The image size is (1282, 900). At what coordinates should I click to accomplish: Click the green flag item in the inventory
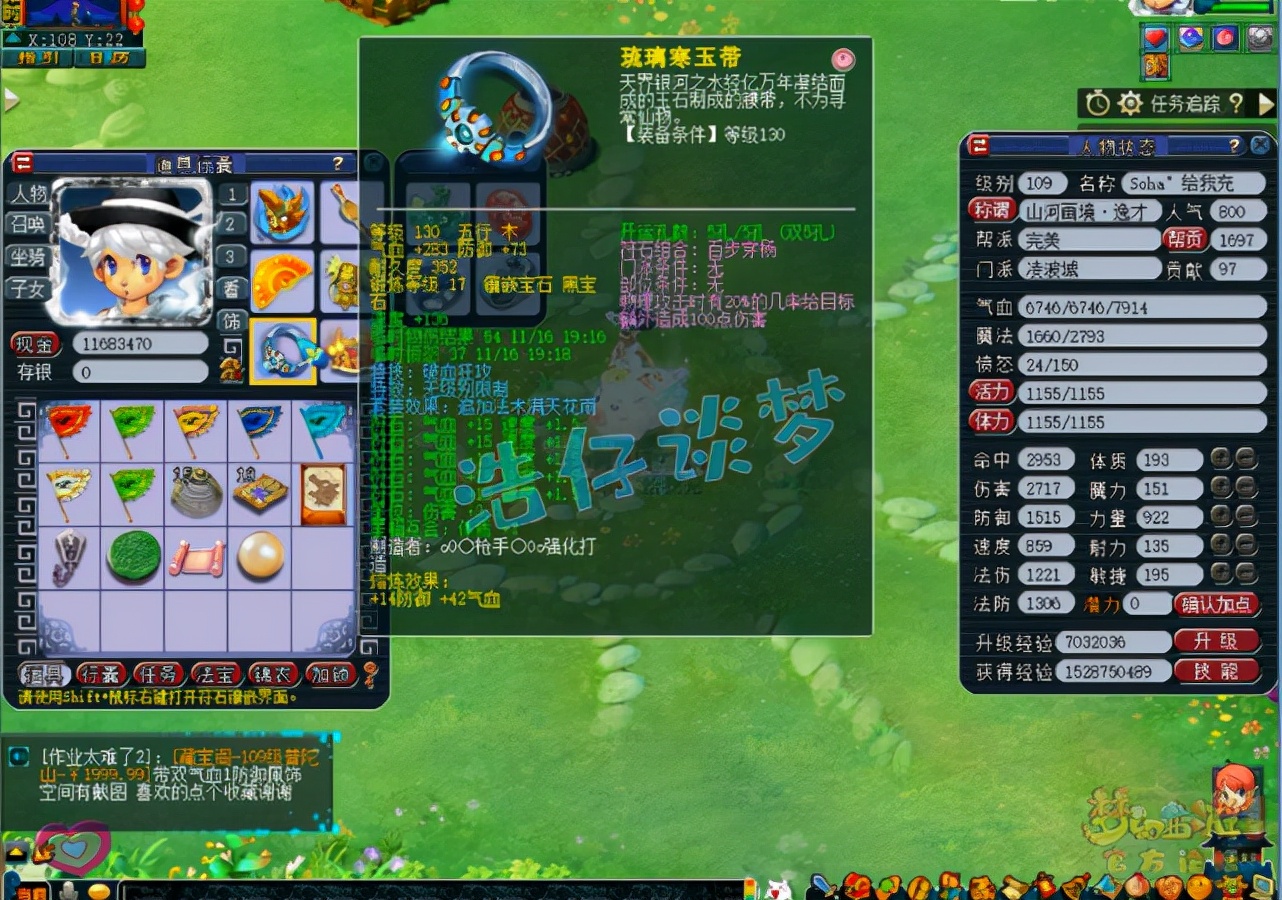(x=131, y=428)
